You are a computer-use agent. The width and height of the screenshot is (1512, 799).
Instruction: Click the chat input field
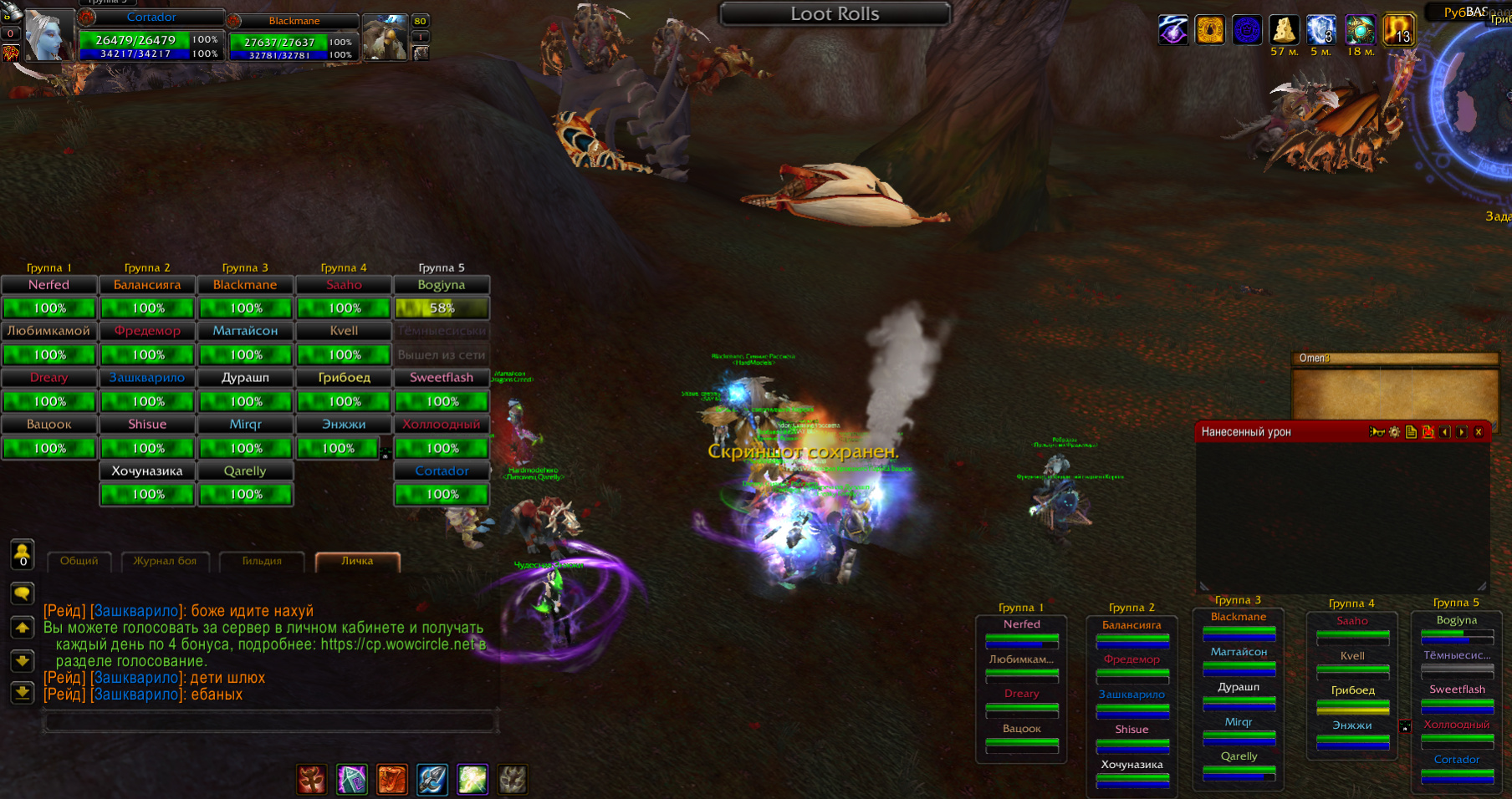(x=271, y=721)
